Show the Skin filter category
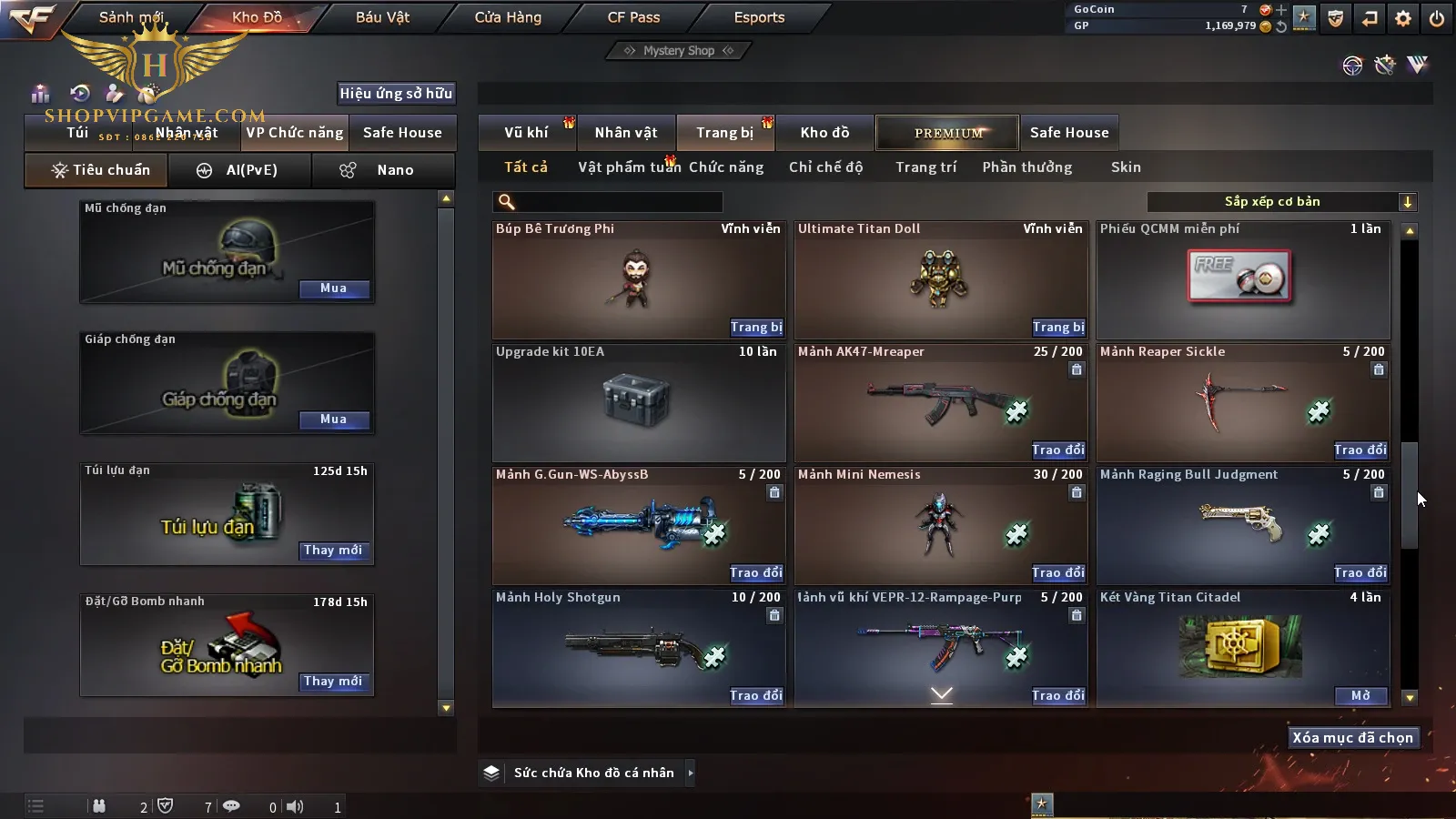 pos(1126,167)
